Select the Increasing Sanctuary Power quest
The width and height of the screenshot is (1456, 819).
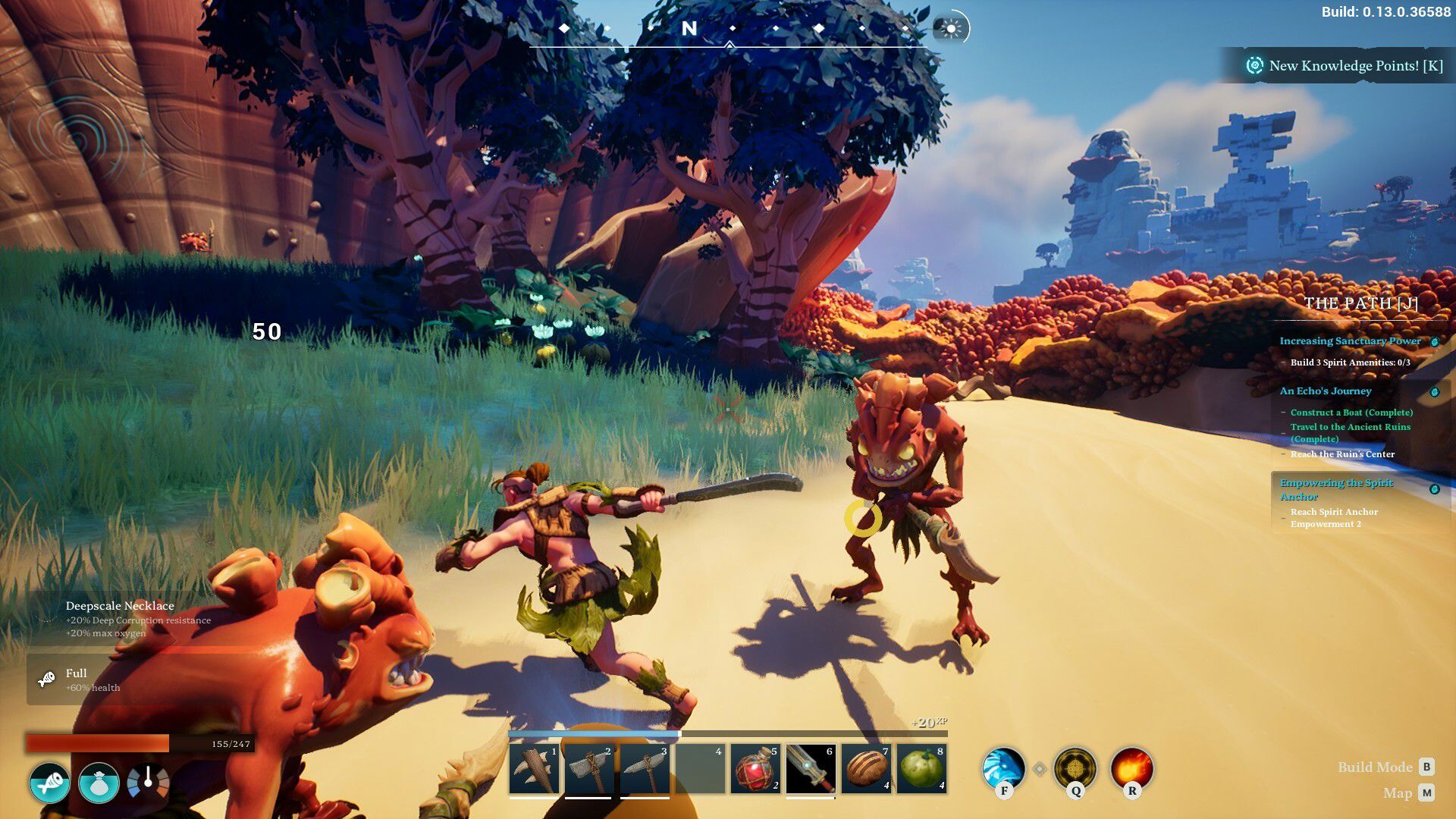coord(1350,341)
